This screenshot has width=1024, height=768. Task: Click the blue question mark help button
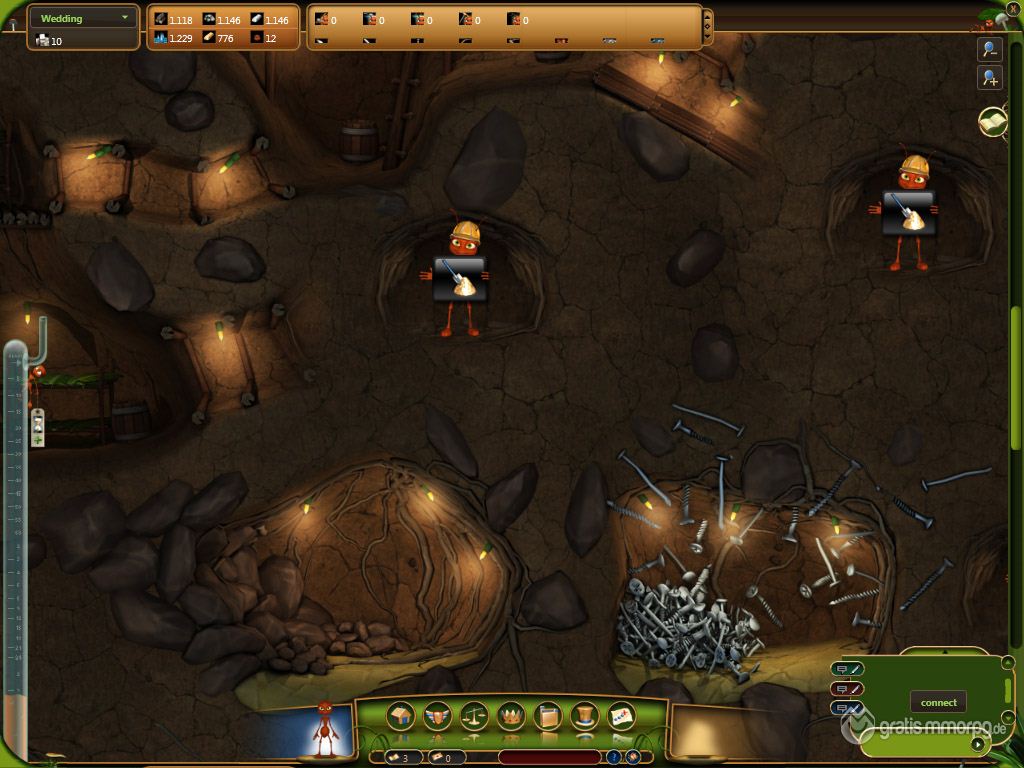tap(614, 757)
